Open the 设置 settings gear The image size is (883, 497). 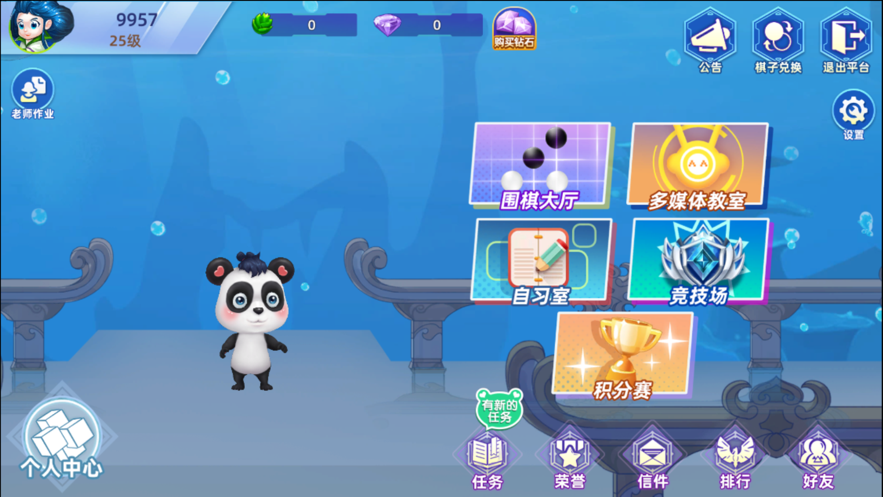[x=853, y=114]
